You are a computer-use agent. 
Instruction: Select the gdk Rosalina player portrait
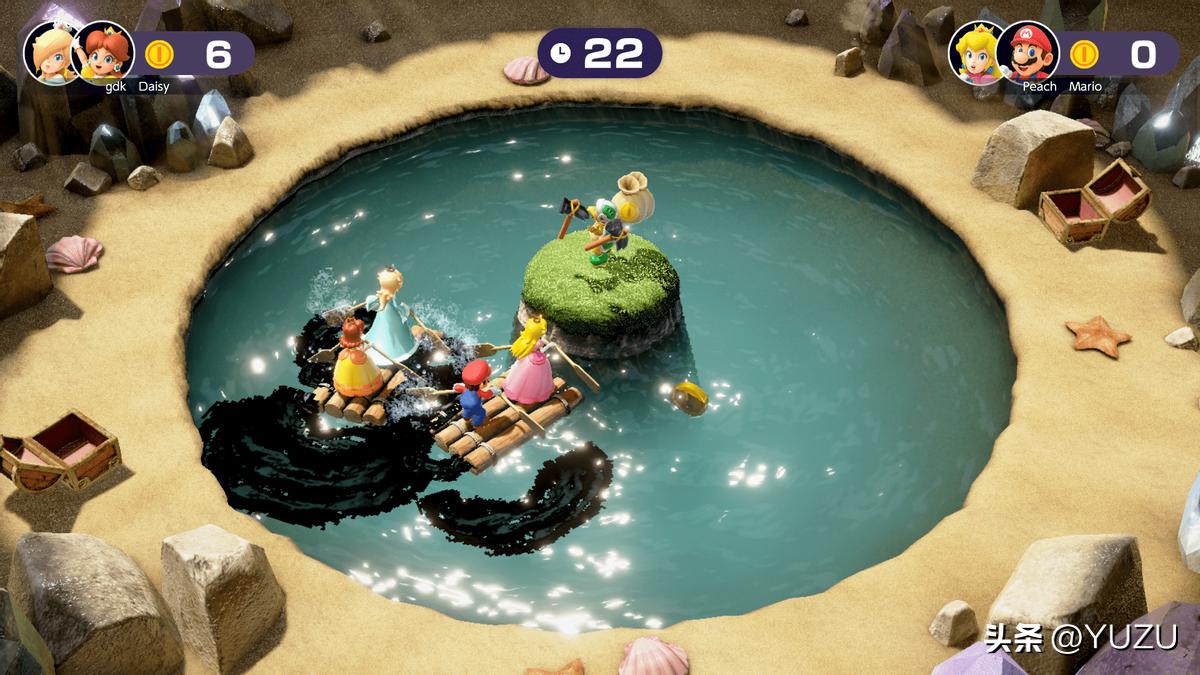tap(51, 51)
